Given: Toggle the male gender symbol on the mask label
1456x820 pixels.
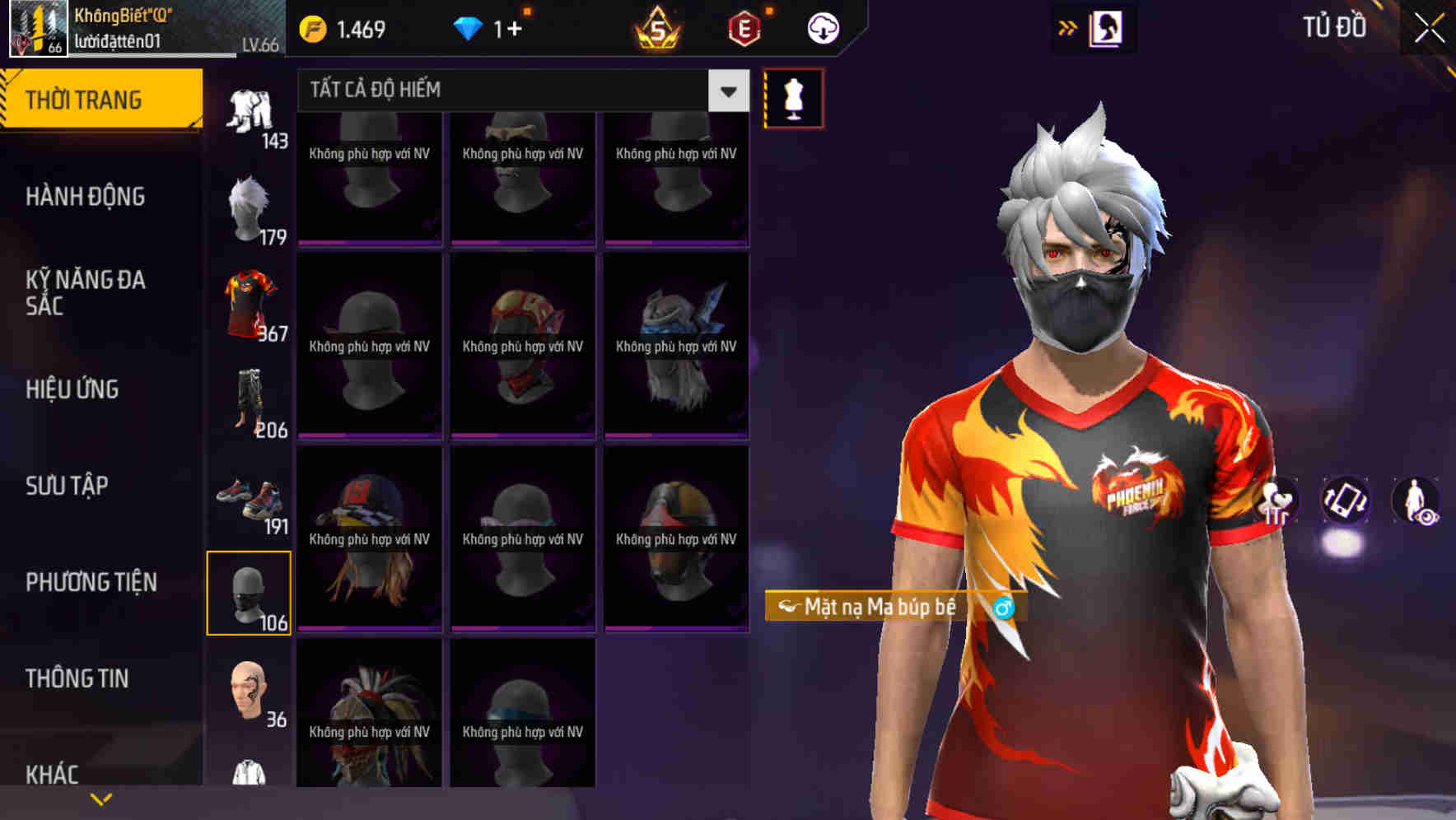Looking at the screenshot, I should [1003, 608].
